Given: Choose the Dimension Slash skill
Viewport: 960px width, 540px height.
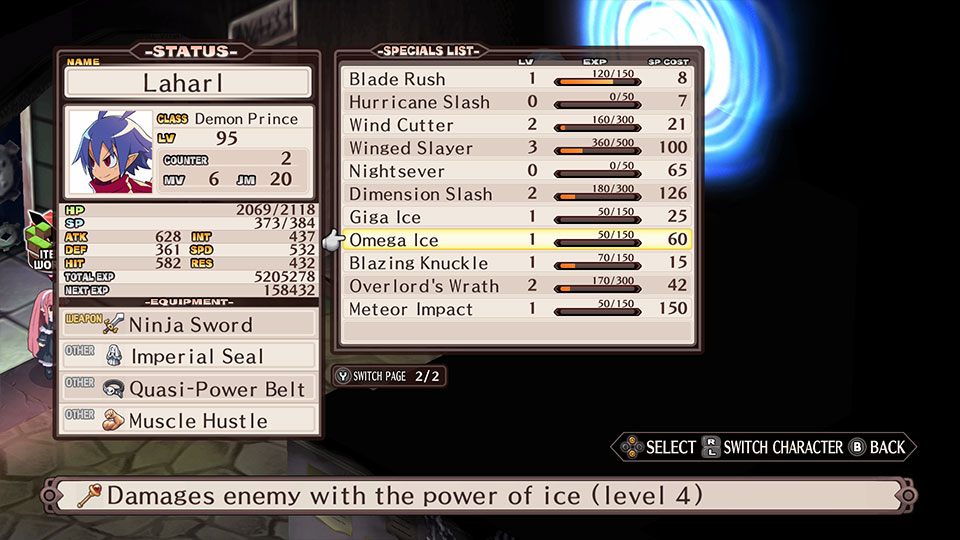Looking at the screenshot, I should pyautogui.click(x=517, y=194).
